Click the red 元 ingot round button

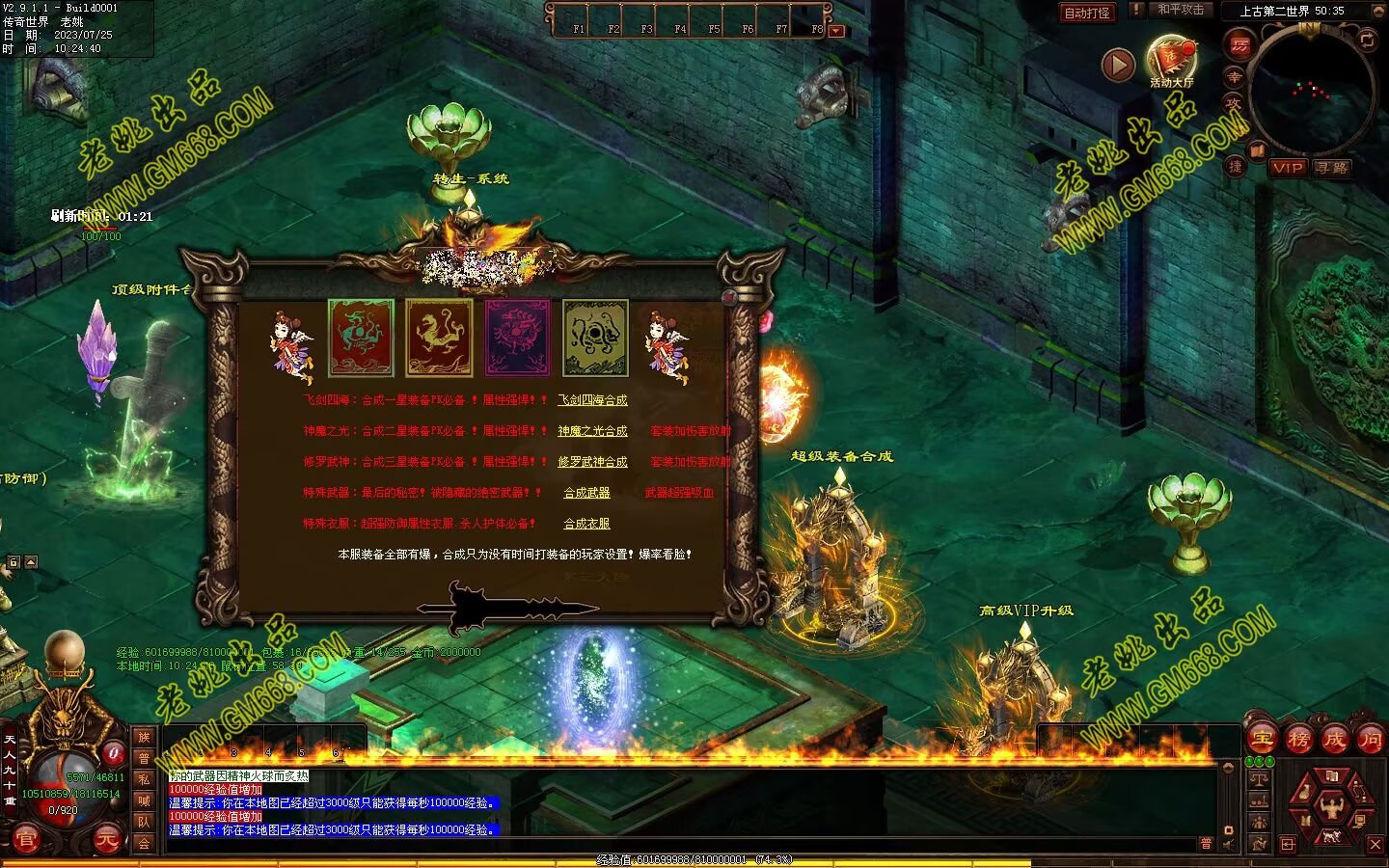[x=107, y=840]
